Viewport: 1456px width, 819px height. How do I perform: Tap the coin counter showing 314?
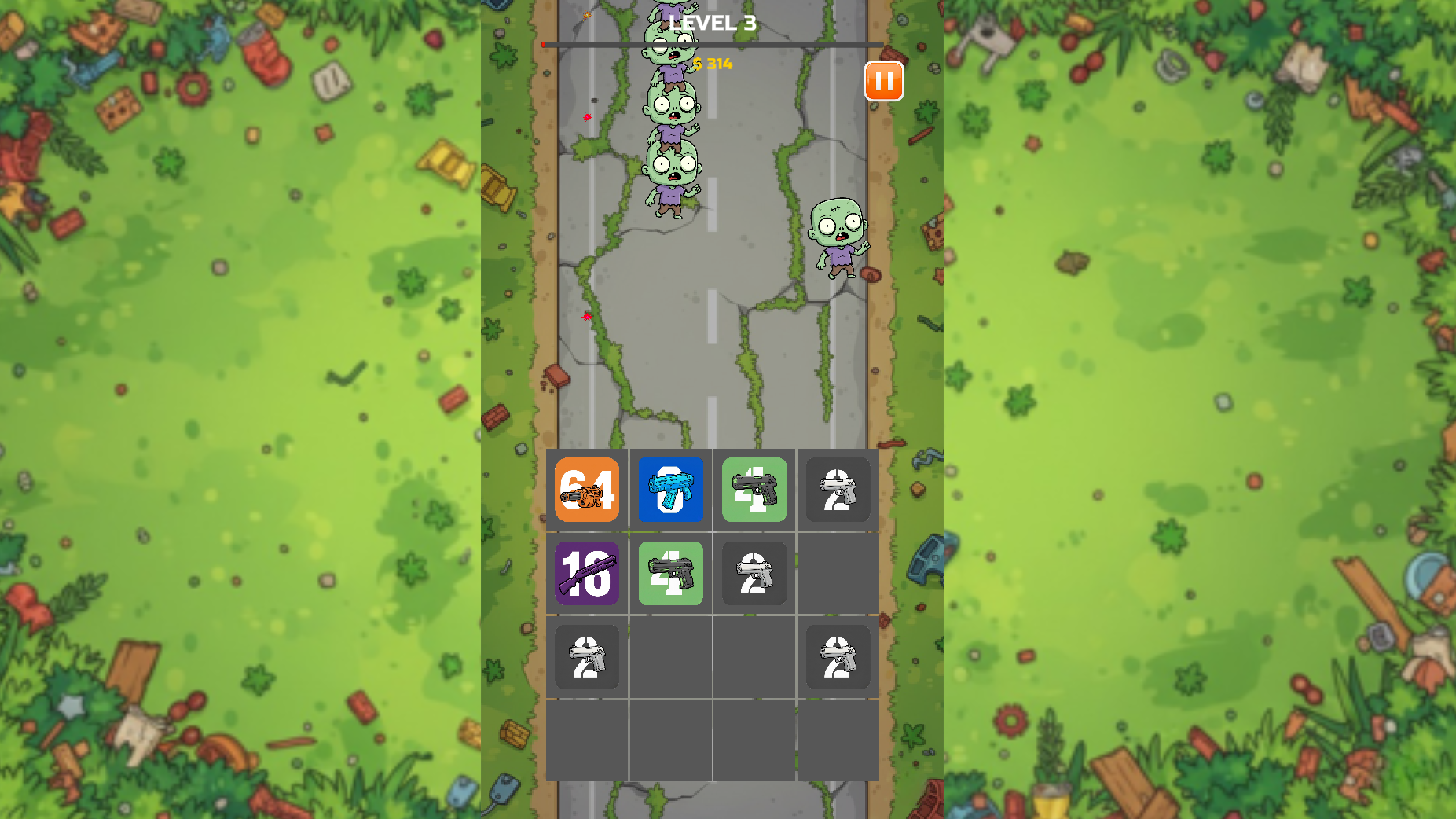(712, 64)
